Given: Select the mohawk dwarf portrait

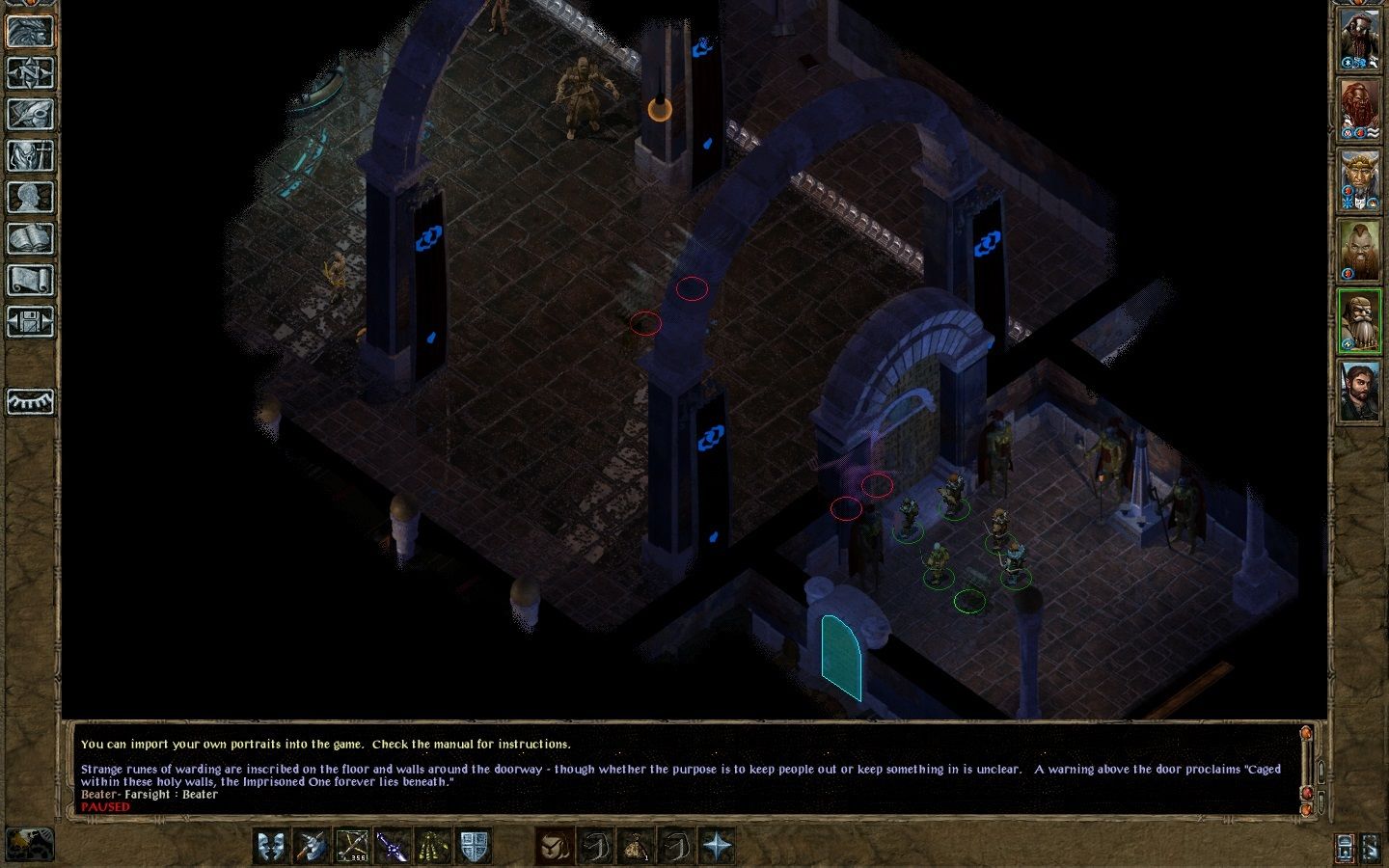Looking at the screenshot, I should [x=1359, y=252].
